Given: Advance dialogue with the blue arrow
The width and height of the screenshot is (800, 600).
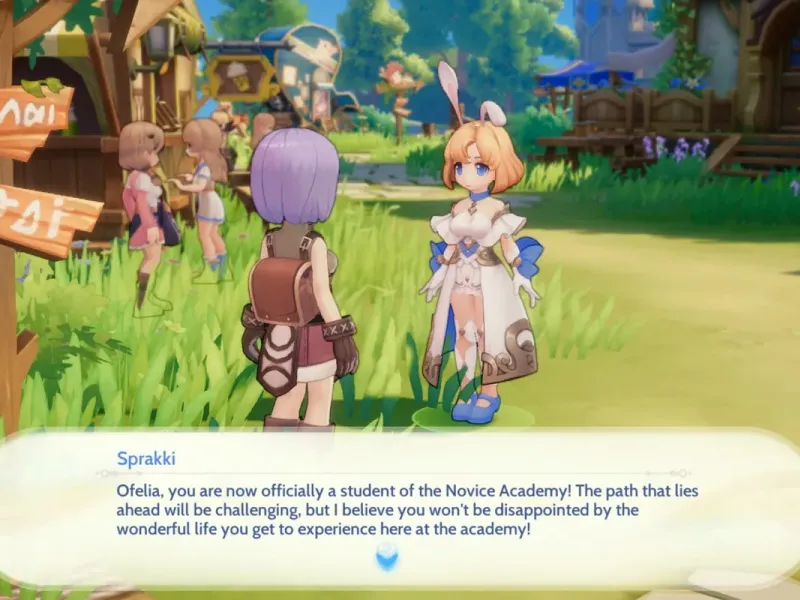Looking at the screenshot, I should pos(386,557).
